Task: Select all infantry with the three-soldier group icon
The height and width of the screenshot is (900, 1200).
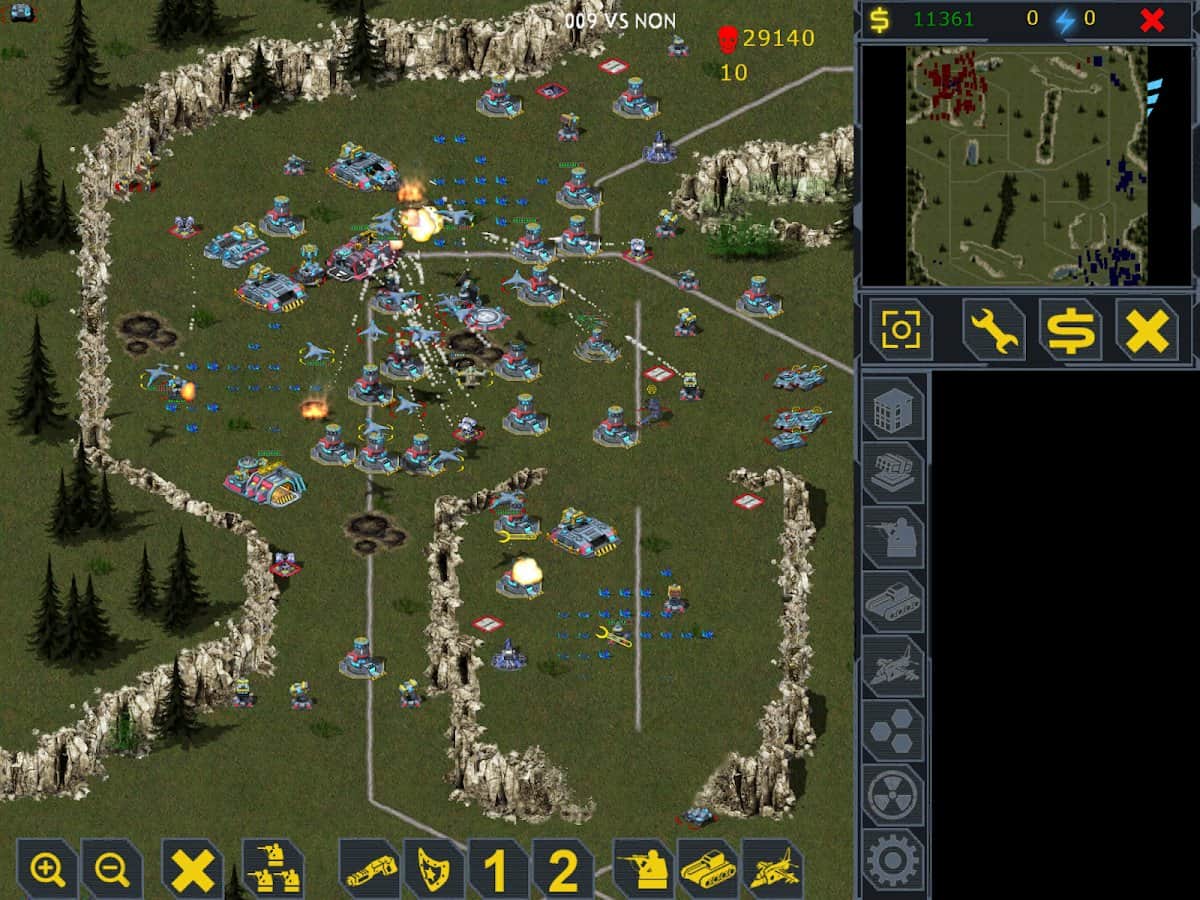Action: tap(273, 869)
